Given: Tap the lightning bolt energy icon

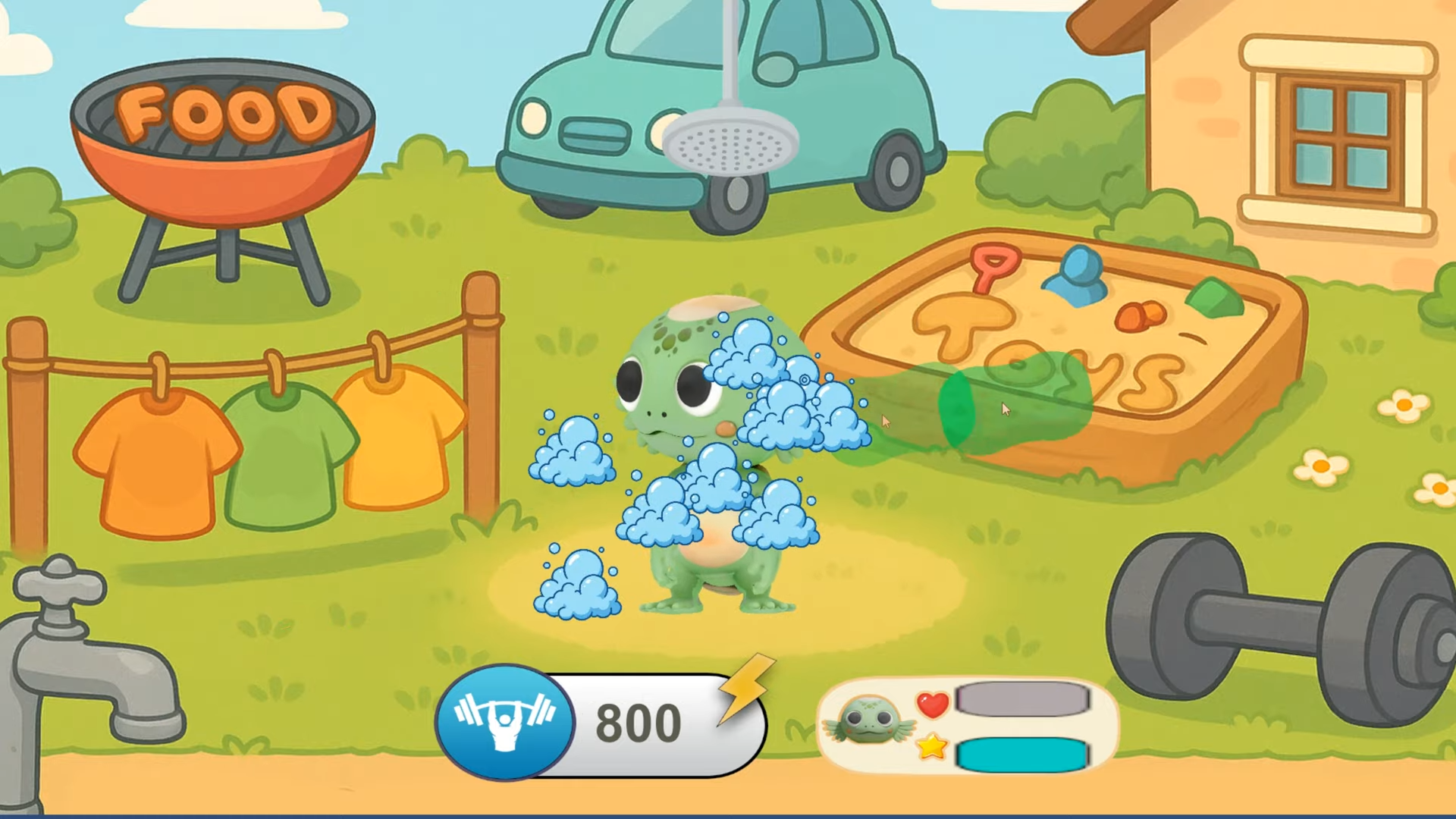Looking at the screenshot, I should (746, 687).
